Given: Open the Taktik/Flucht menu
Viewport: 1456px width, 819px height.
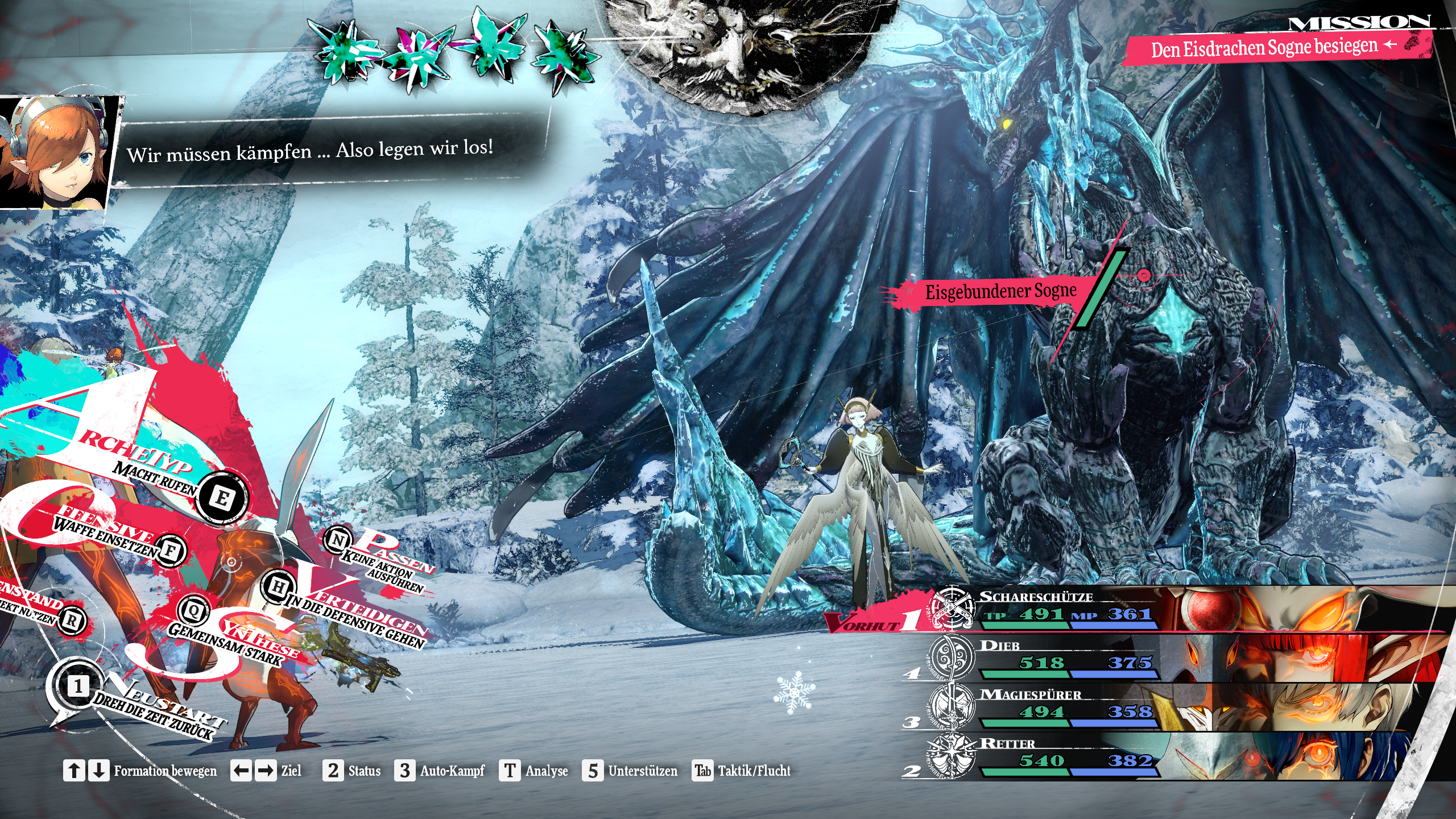Looking at the screenshot, I should [x=742, y=771].
